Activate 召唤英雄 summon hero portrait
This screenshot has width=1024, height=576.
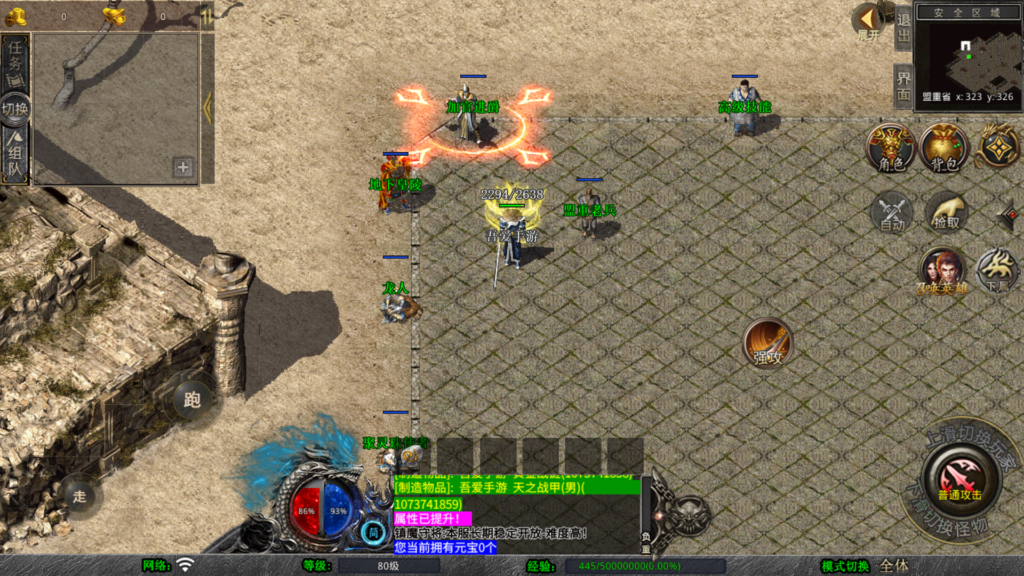coord(943,271)
